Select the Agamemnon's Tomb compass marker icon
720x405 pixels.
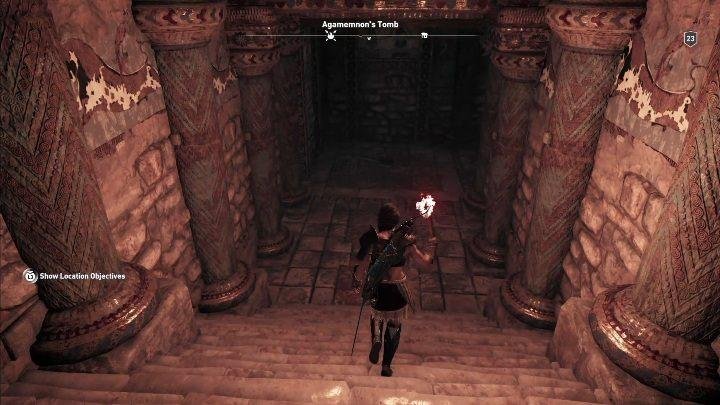pyautogui.click(x=331, y=36)
